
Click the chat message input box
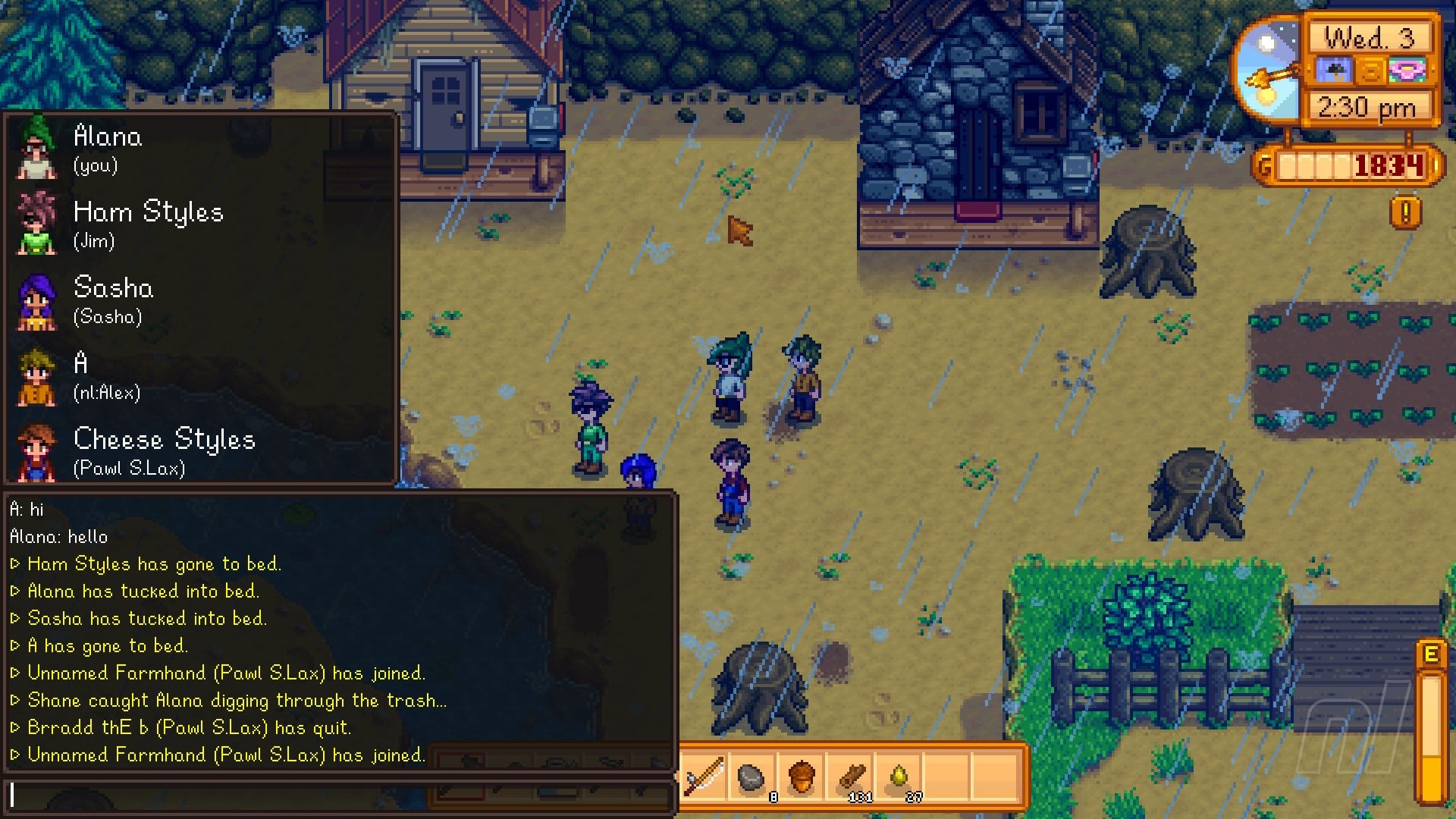click(340, 795)
